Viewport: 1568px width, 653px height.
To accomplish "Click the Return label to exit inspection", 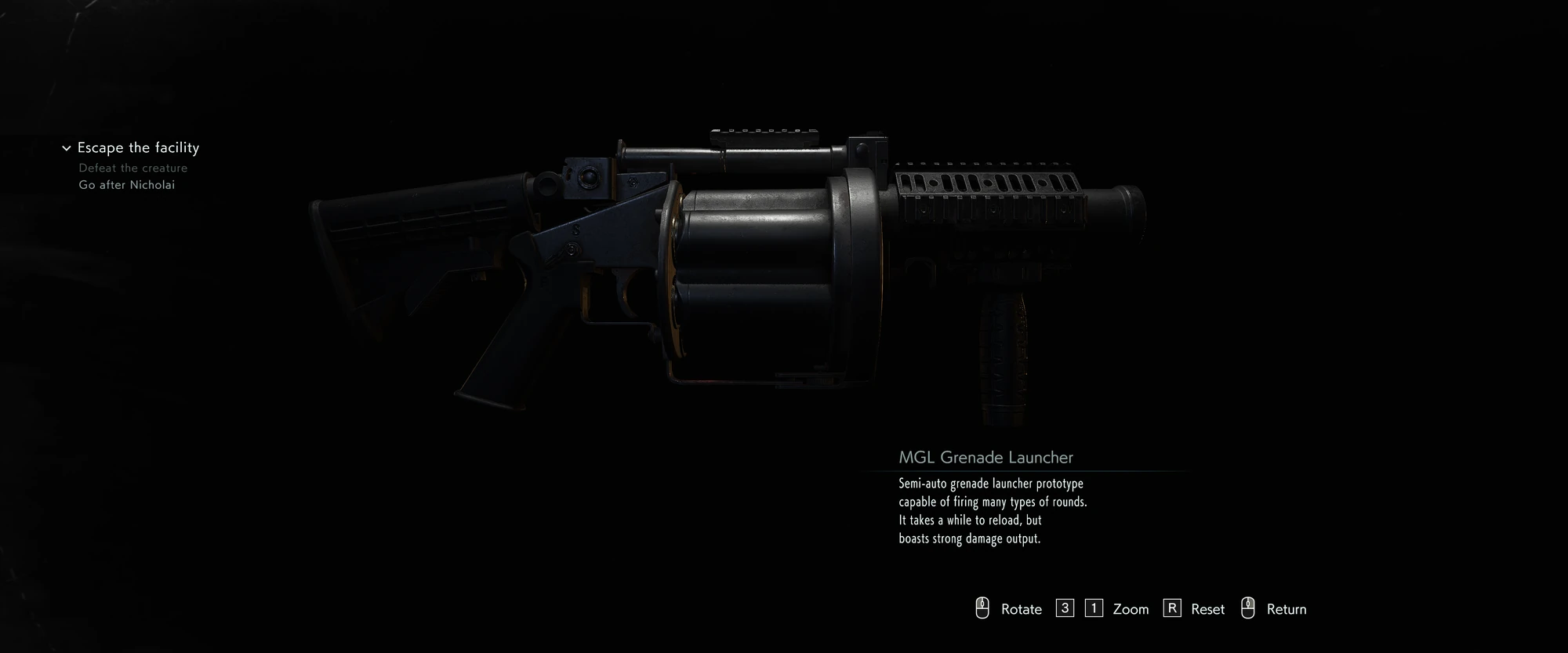I will tap(1287, 608).
